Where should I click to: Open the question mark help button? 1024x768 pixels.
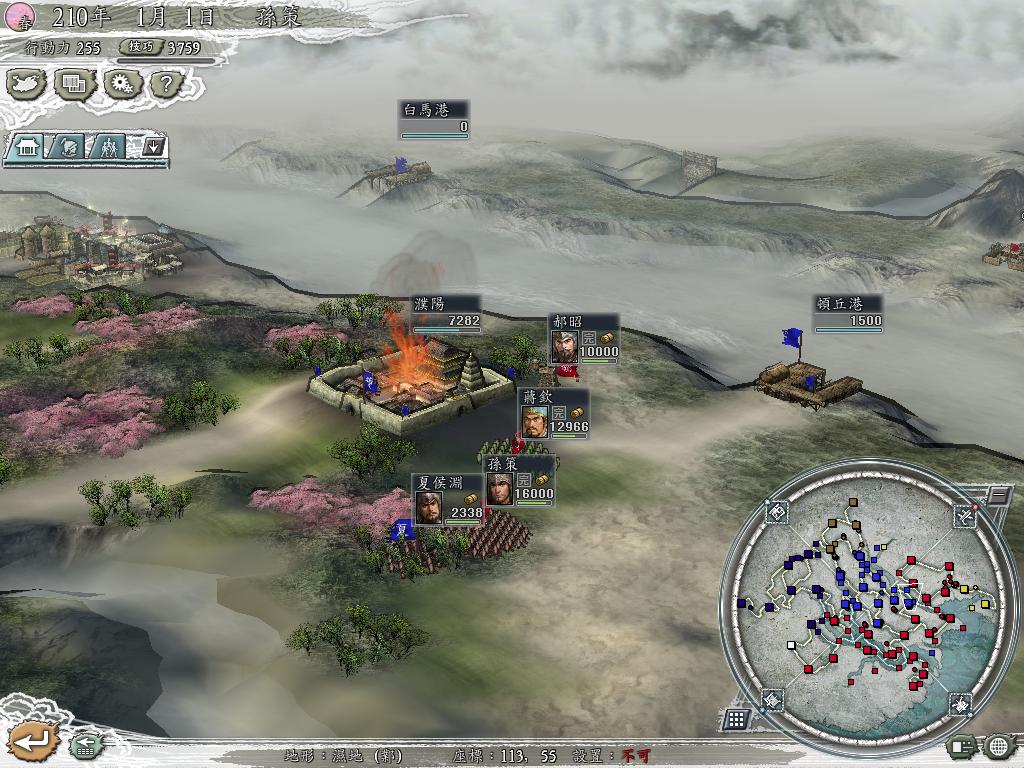pyautogui.click(x=166, y=84)
